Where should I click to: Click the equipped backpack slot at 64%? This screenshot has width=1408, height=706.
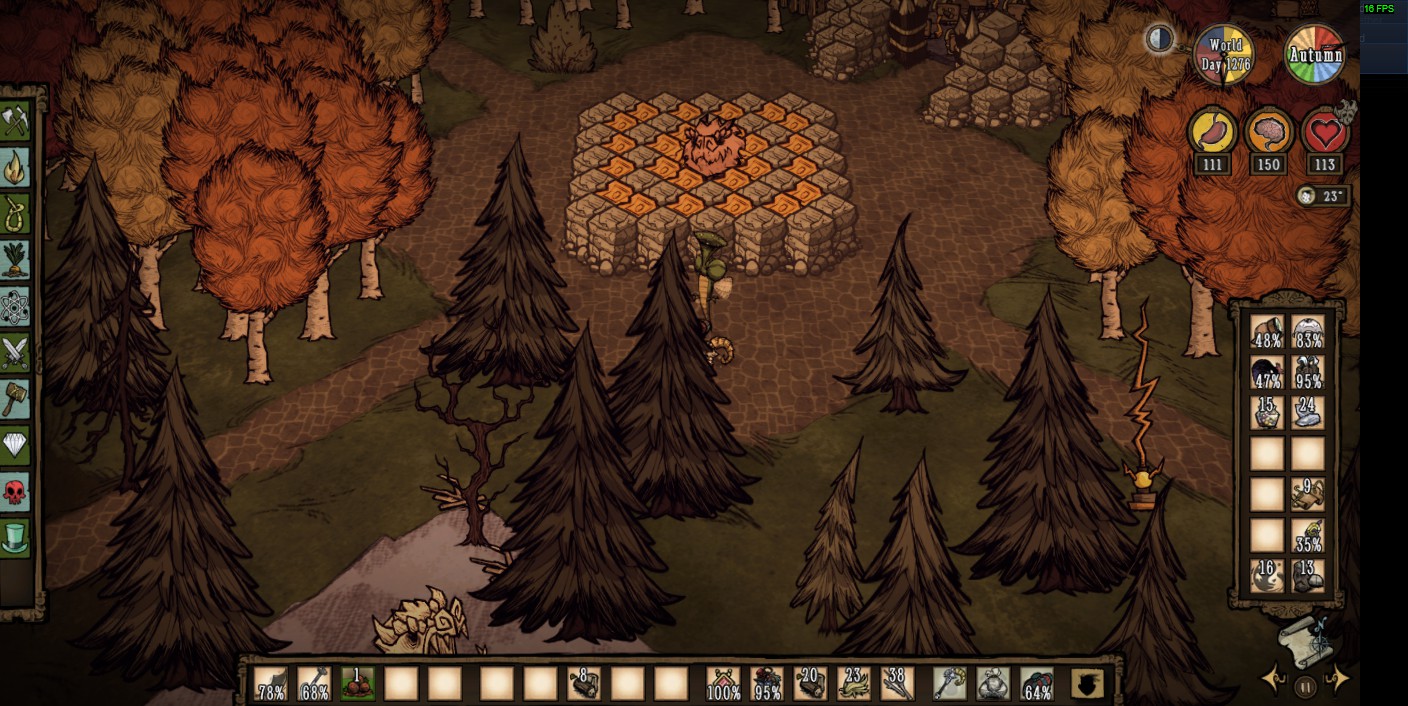coord(1037,684)
